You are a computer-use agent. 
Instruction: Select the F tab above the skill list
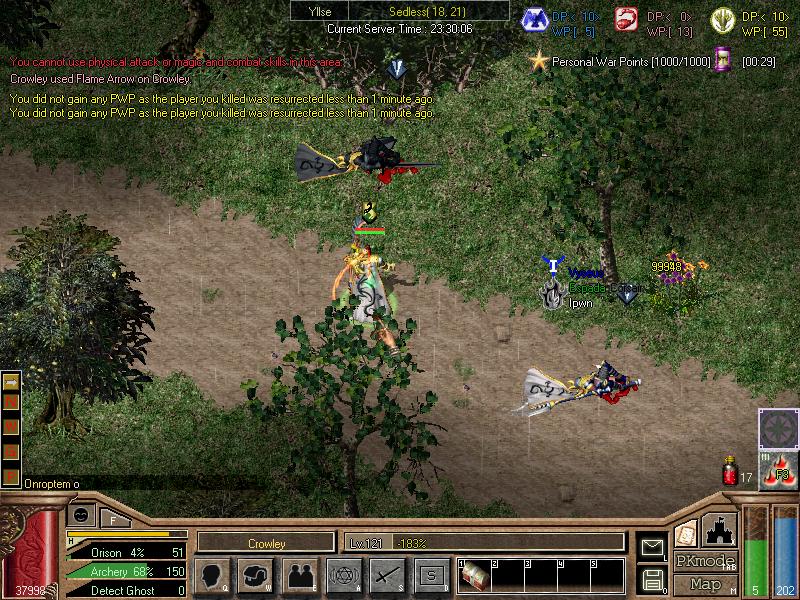click(x=113, y=518)
